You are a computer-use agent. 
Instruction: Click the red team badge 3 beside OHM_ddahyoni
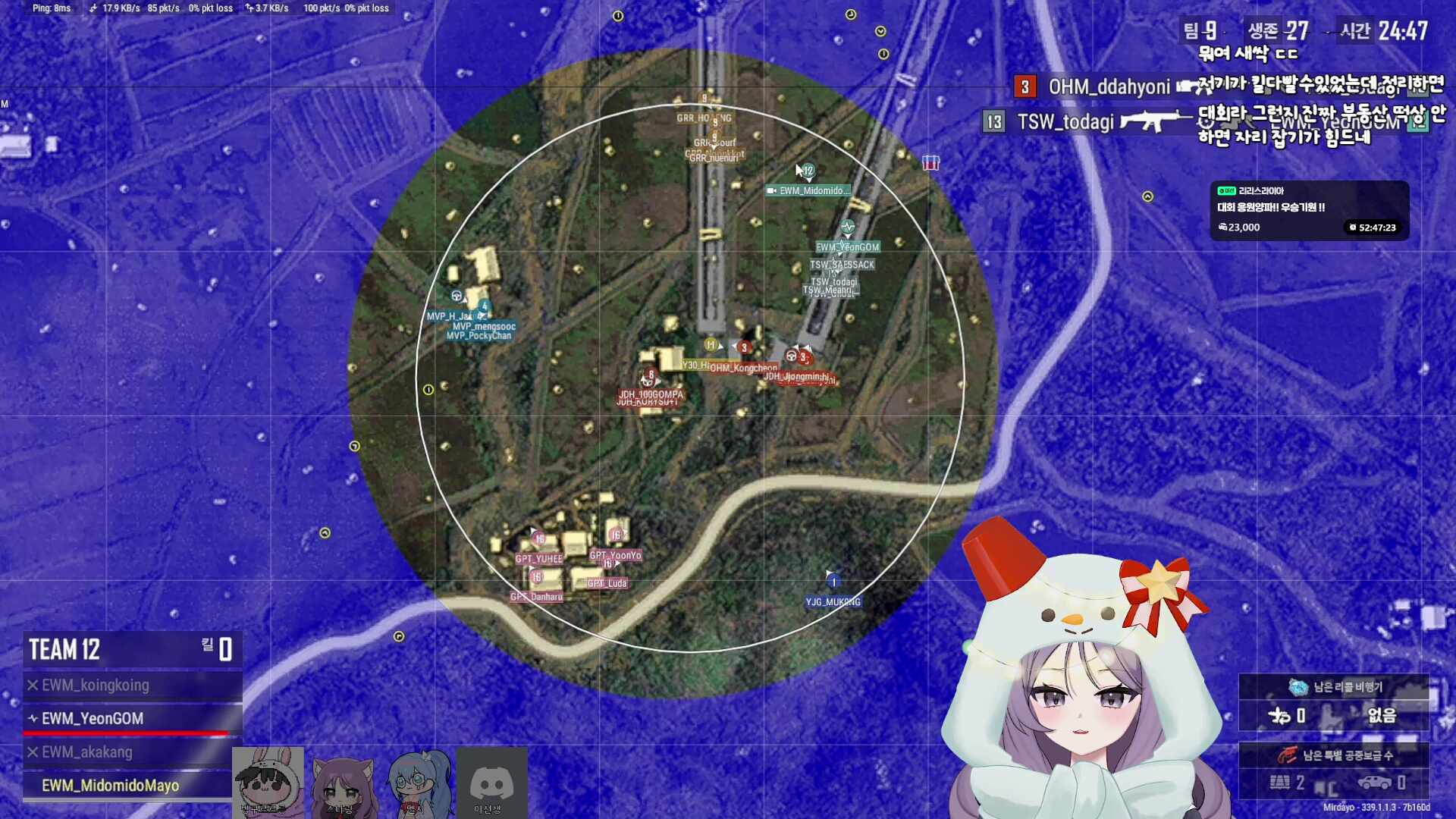1025,86
